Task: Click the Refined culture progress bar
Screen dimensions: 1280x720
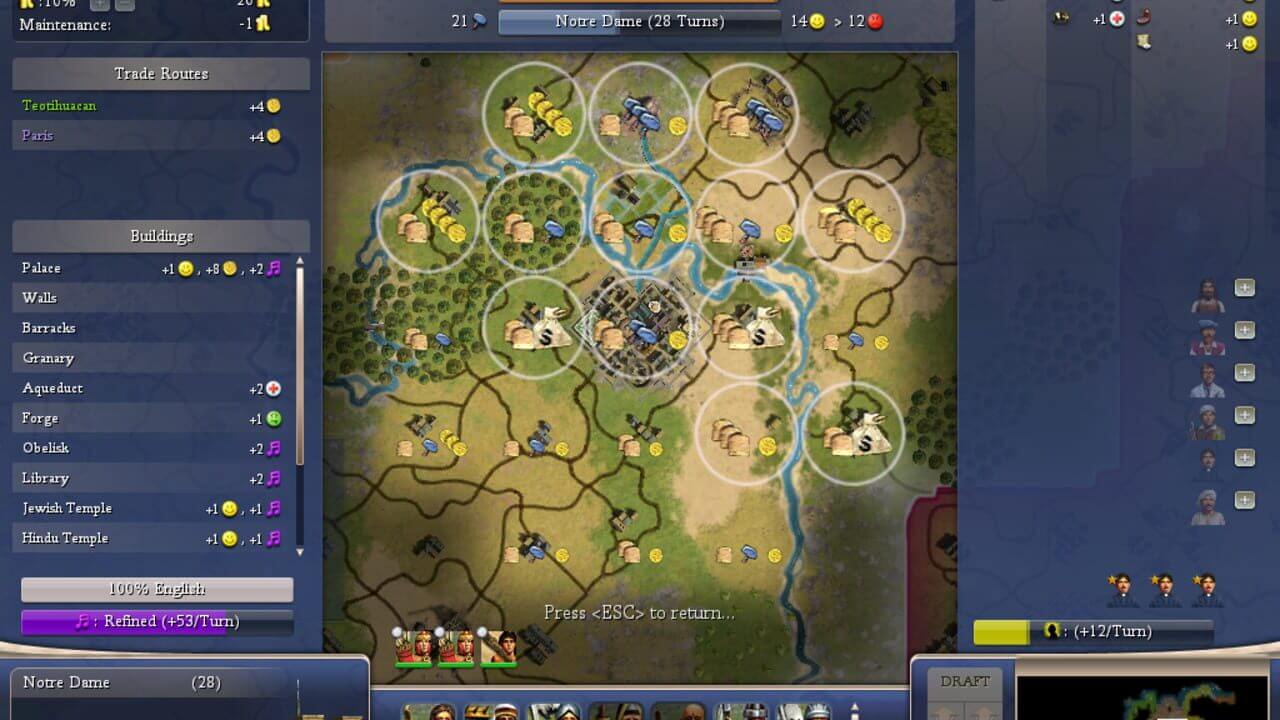Action: coord(157,621)
